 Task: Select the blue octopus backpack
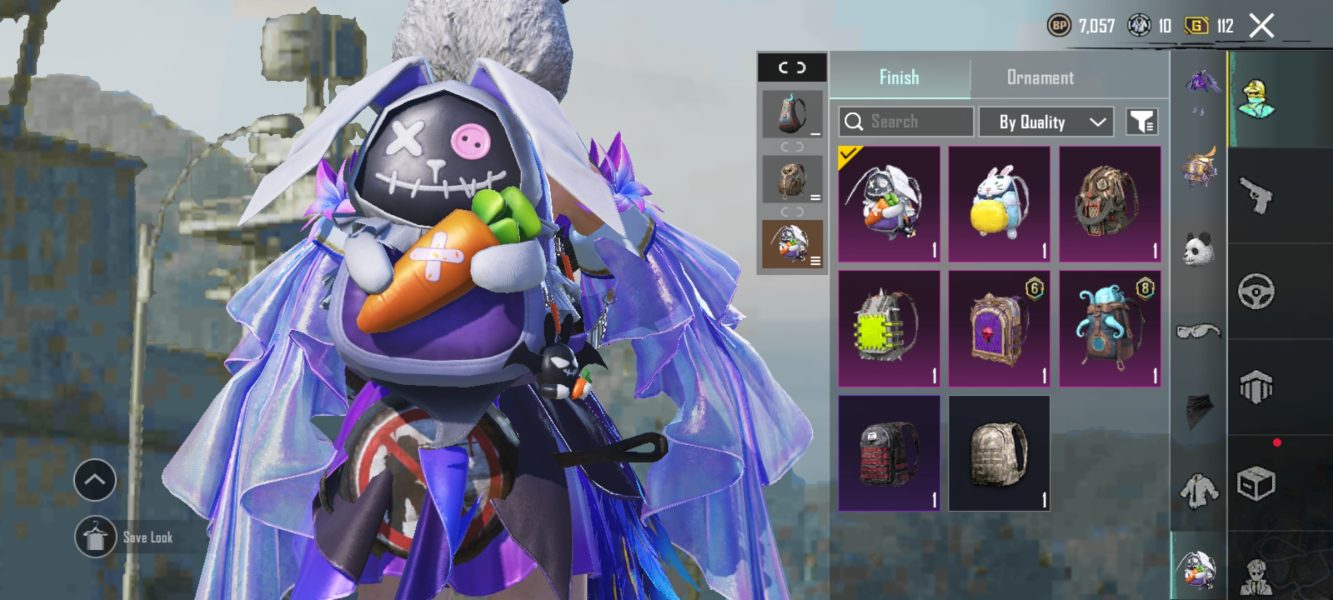point(1110,328)
